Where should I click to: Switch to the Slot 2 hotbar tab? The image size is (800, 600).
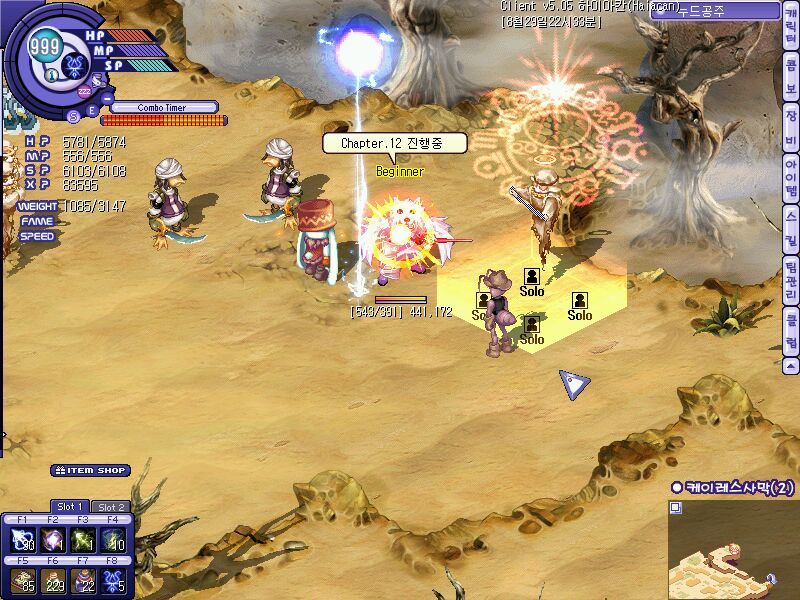pos(110,507)
